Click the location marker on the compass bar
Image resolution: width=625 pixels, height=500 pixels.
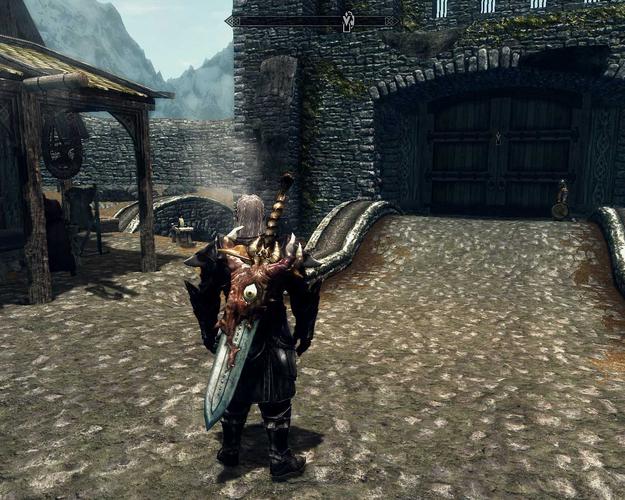tap(349, 20)
